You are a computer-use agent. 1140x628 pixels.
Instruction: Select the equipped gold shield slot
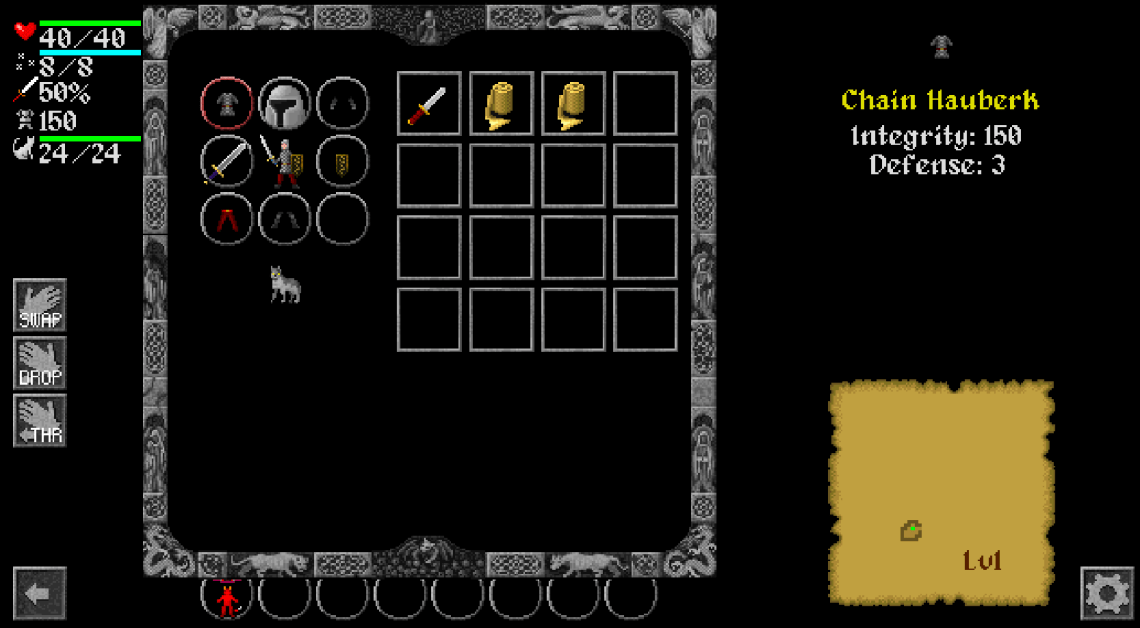point(342,161)
